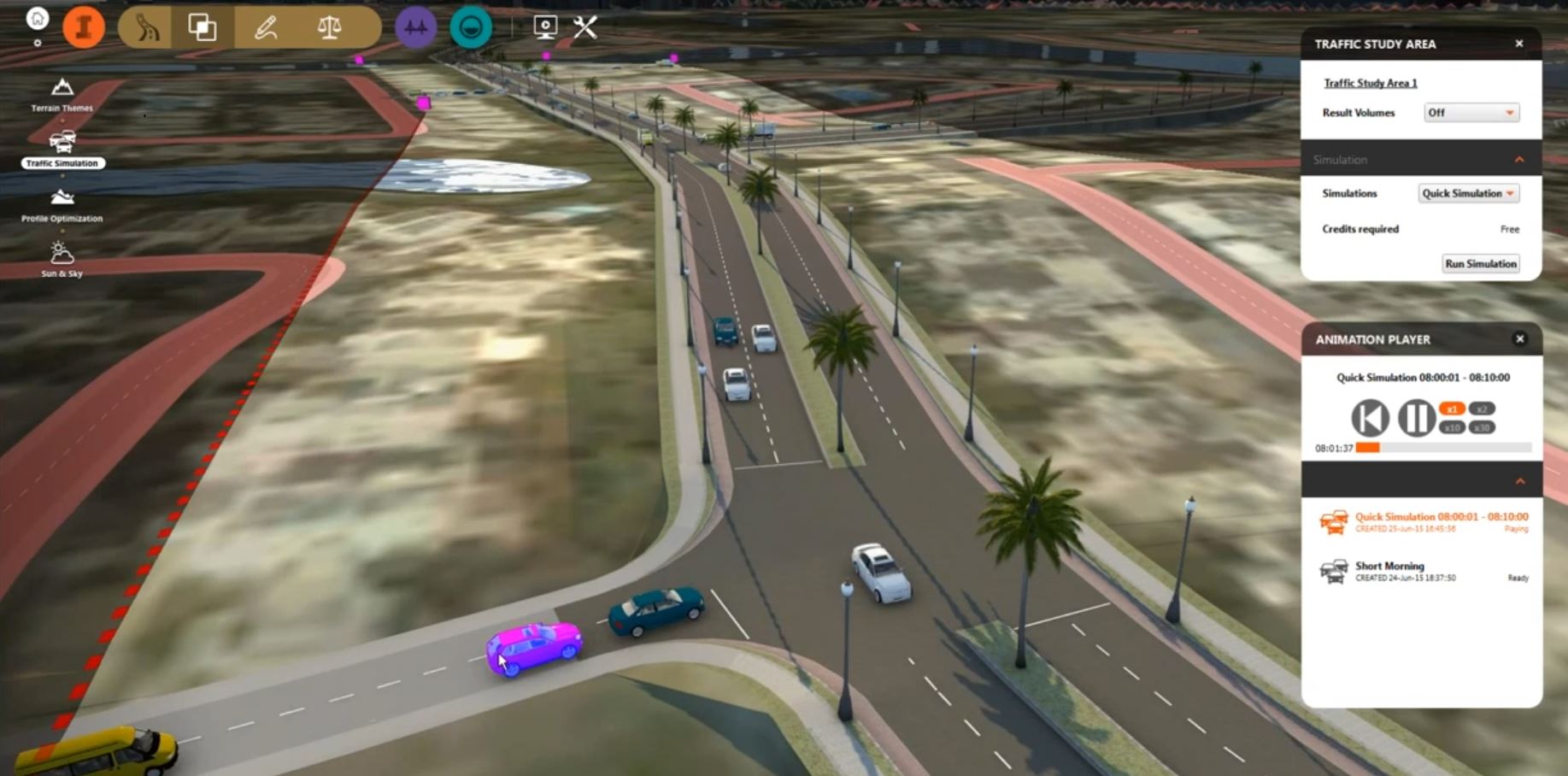The height and width of the screenshot is (776, 1568).
Task: Set playback speed to x2
Action: pos(1482,409)
